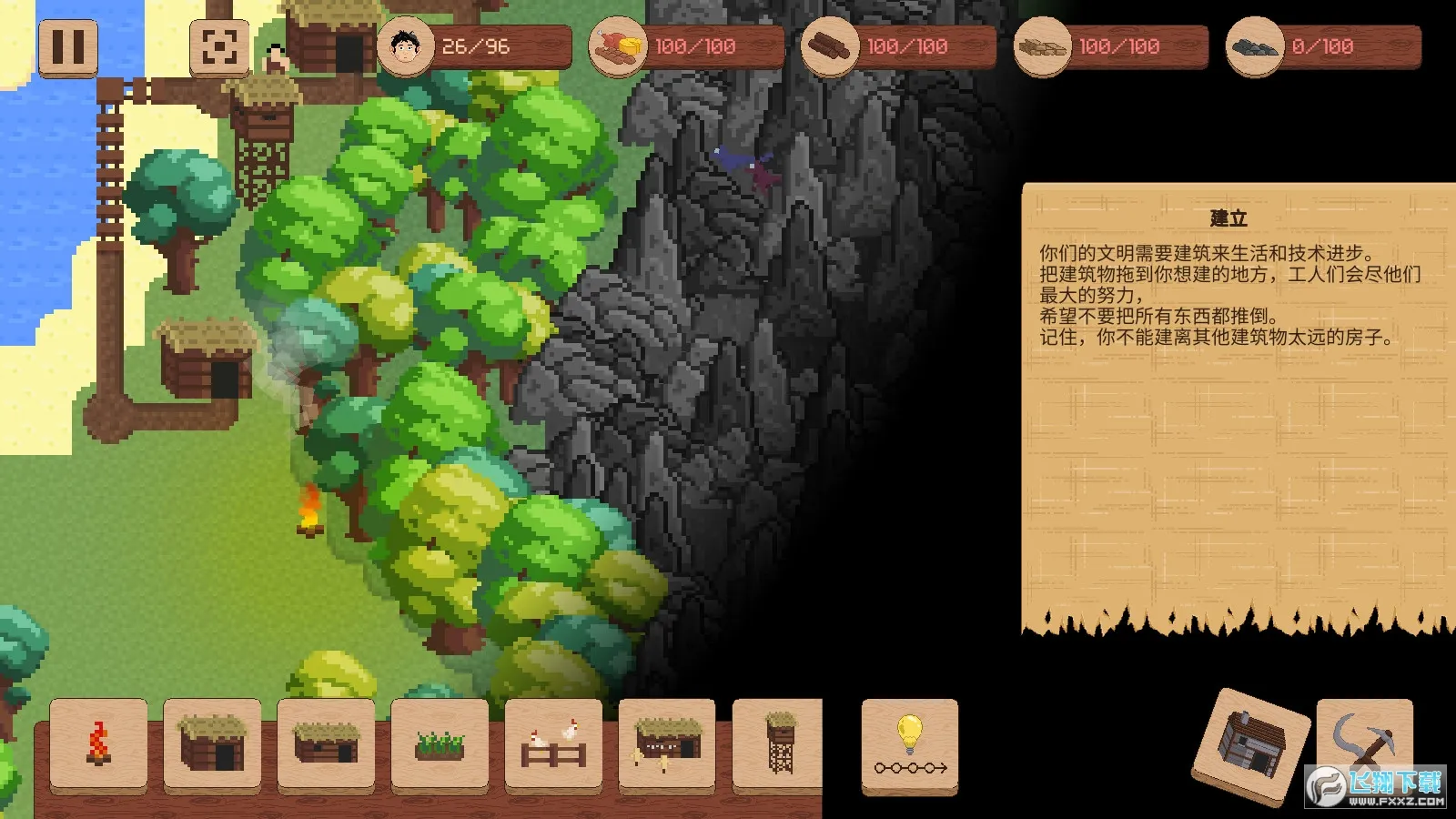
Task: Select the campfire building icon
Action: (97, 748)
